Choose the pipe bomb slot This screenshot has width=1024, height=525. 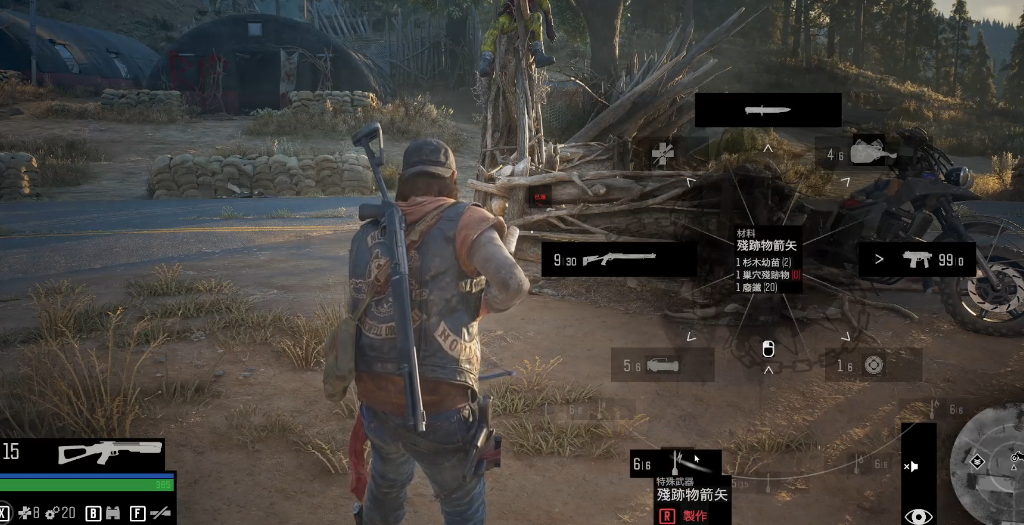coord(661,365)
